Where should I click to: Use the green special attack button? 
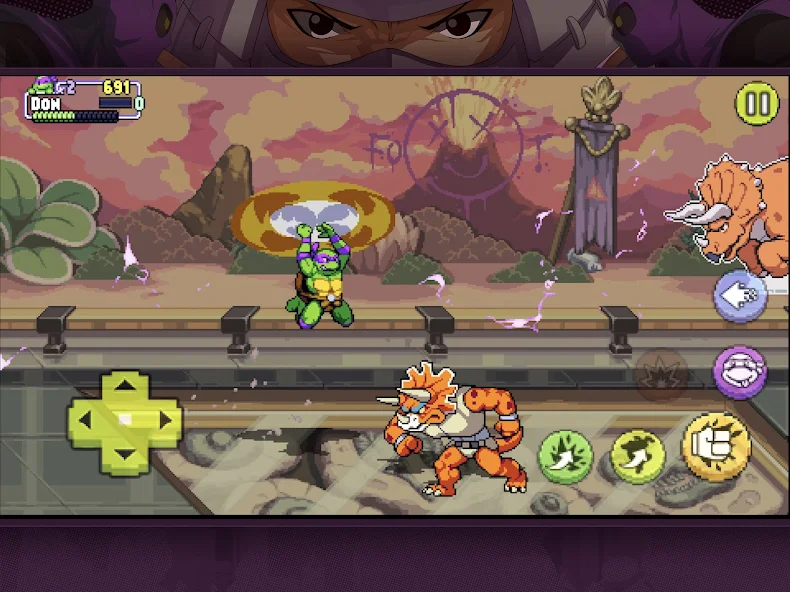[x=565, y=456]
